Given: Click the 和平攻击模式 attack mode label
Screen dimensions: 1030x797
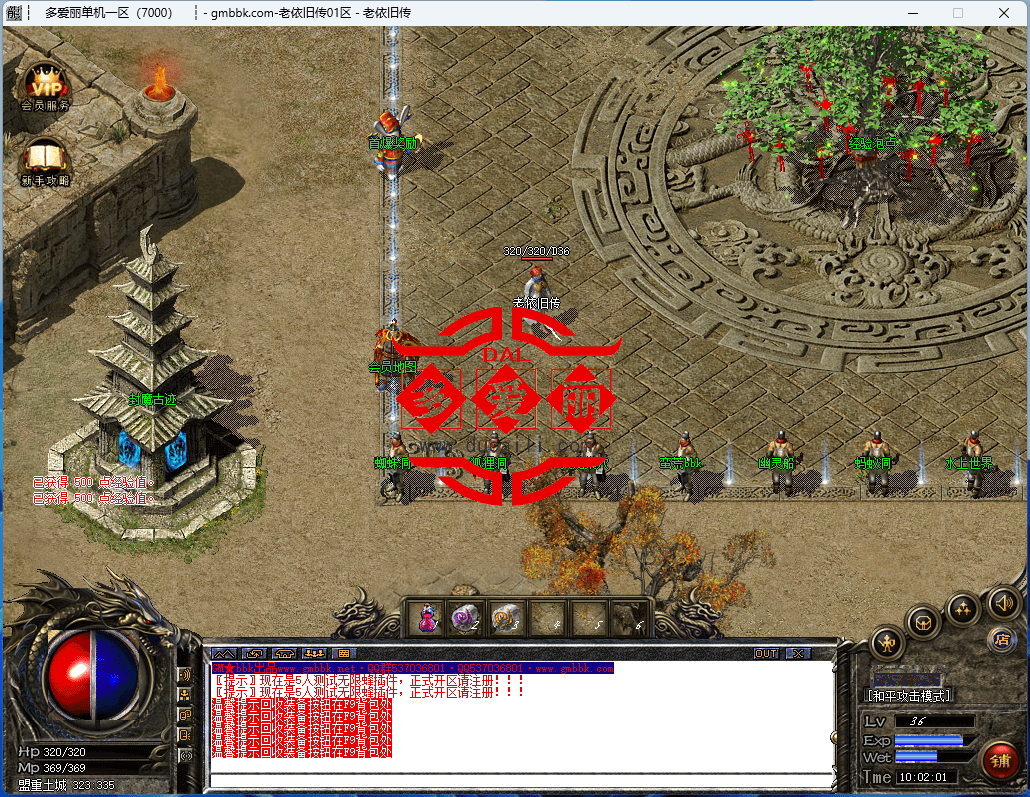Looking at the screenshot, I should point(908,695).
